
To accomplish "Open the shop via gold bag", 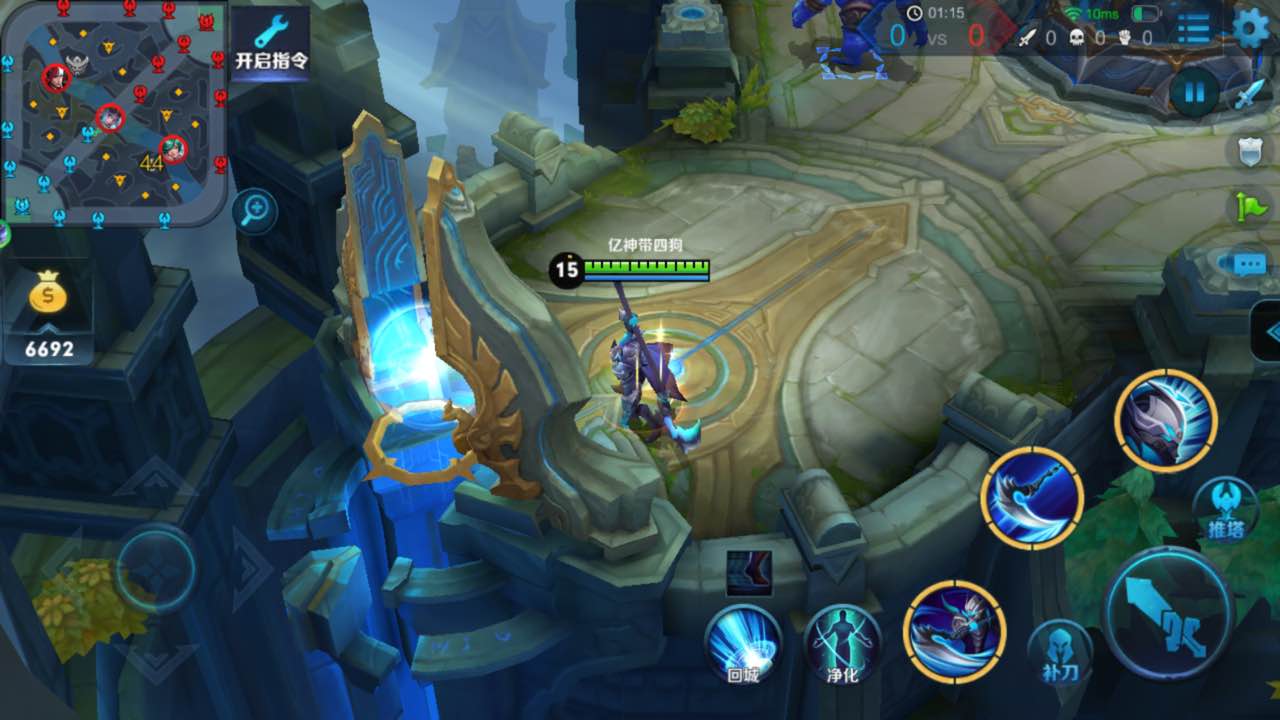I will 48,297.
